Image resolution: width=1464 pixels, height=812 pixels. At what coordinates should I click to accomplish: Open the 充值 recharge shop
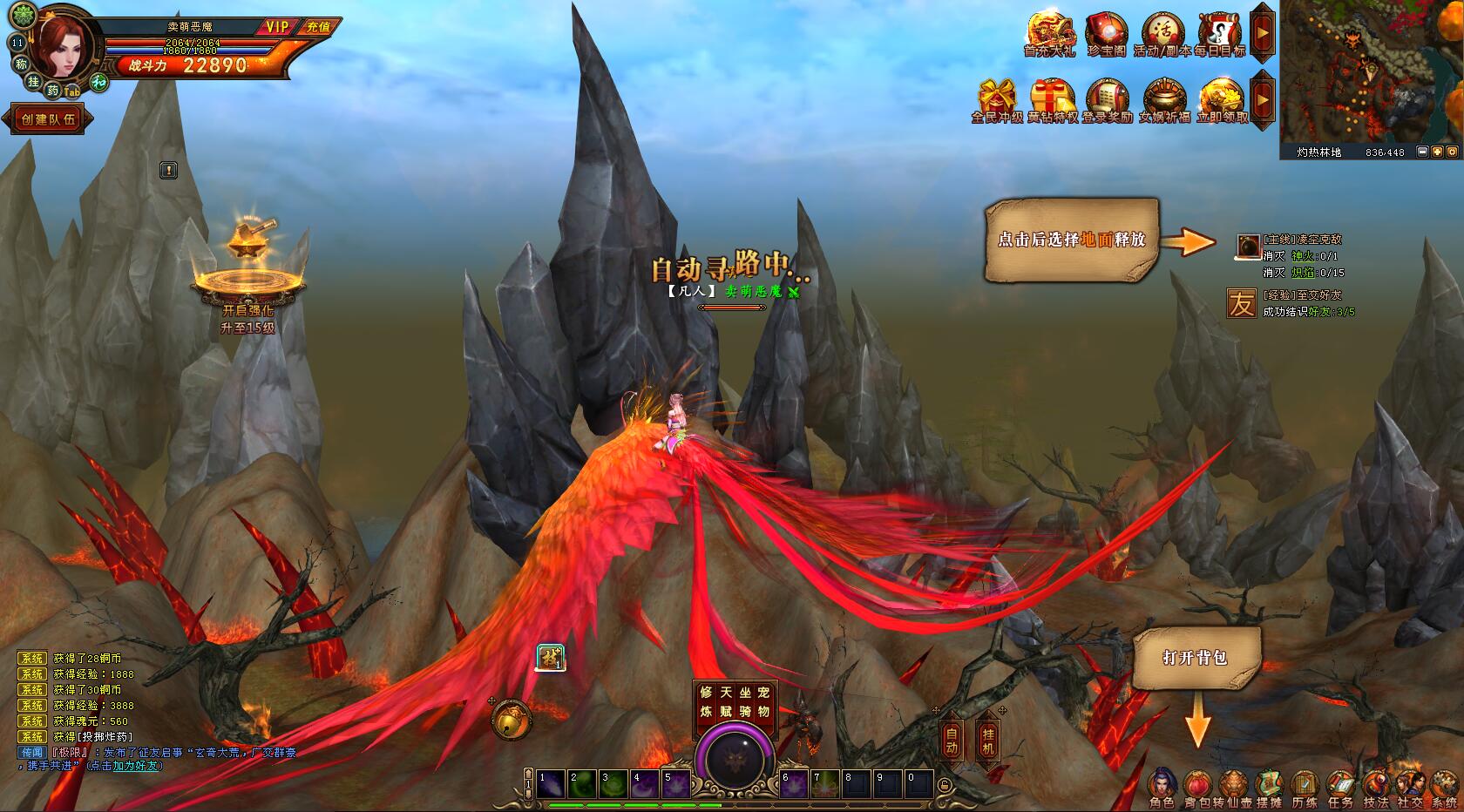(x=319, y=27)
